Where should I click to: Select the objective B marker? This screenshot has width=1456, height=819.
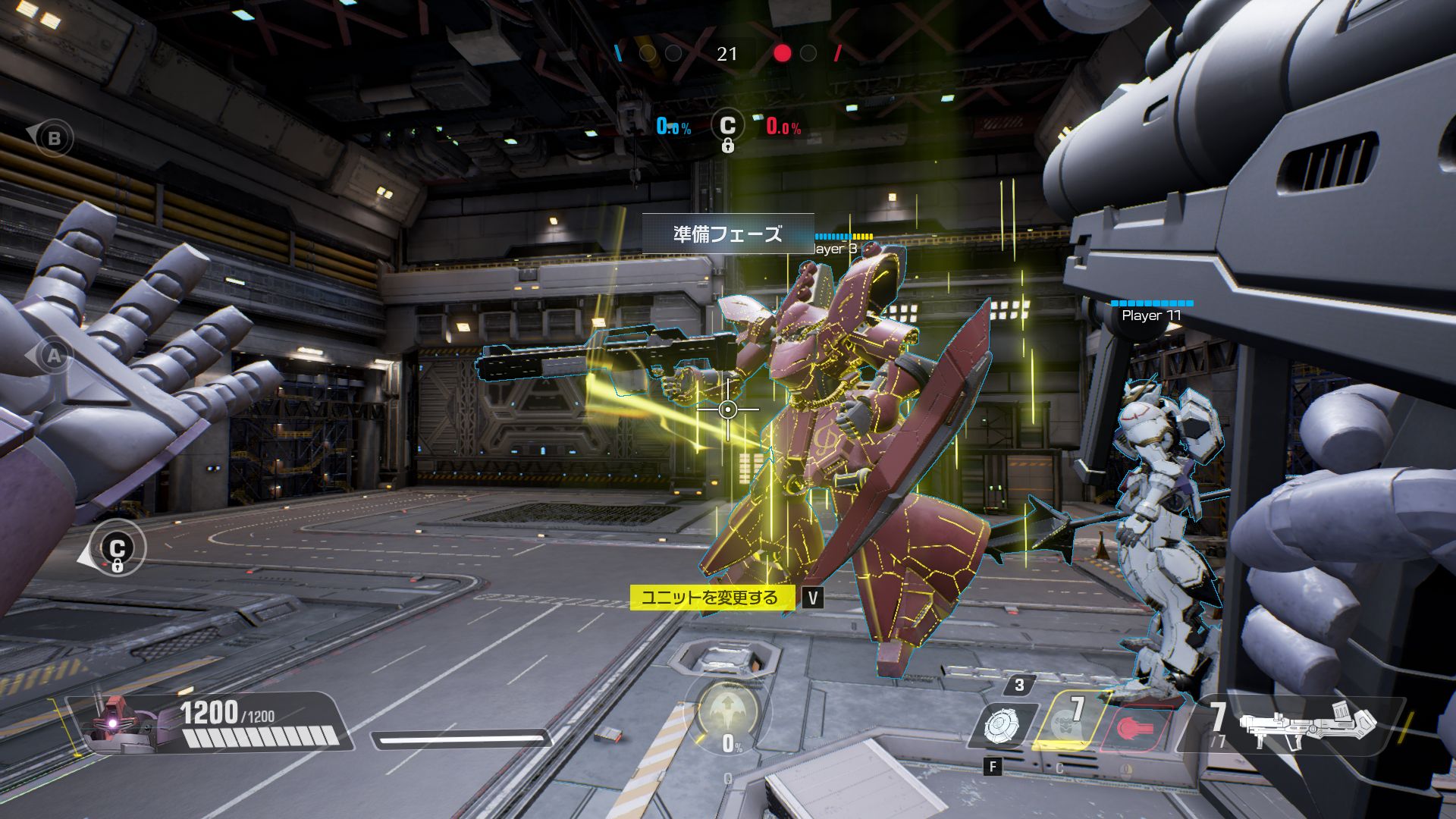[x=54, y=139]
